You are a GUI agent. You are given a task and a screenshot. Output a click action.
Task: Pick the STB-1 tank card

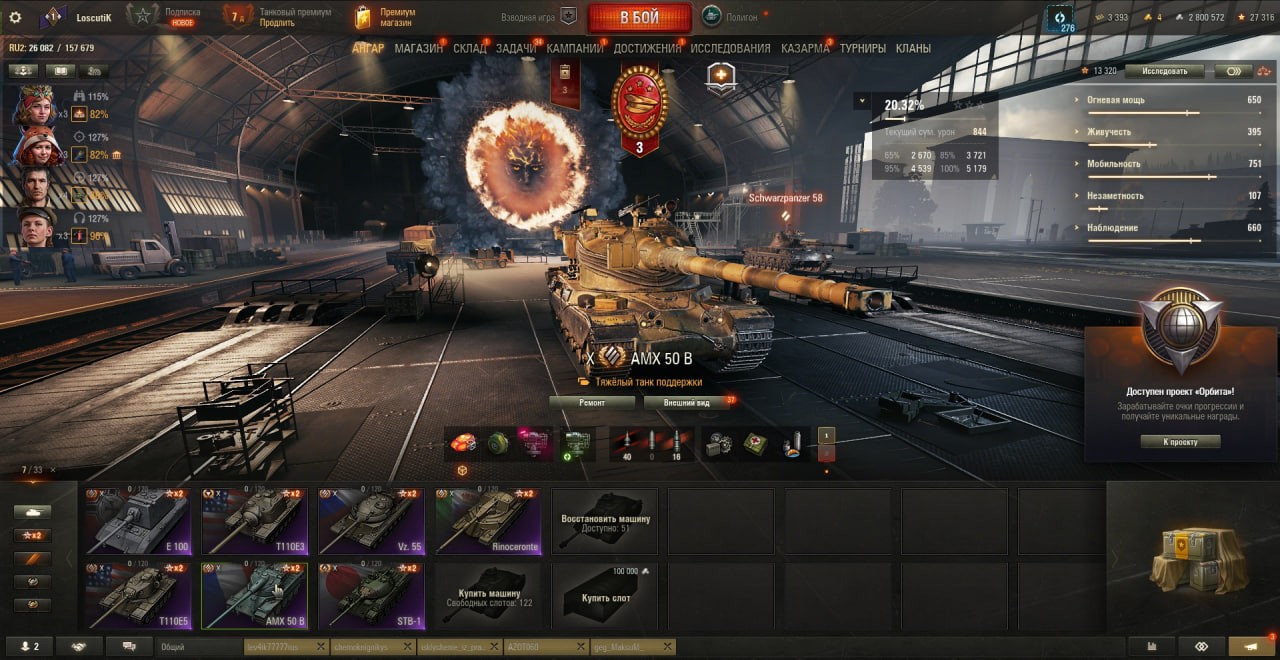pos(371,595)
